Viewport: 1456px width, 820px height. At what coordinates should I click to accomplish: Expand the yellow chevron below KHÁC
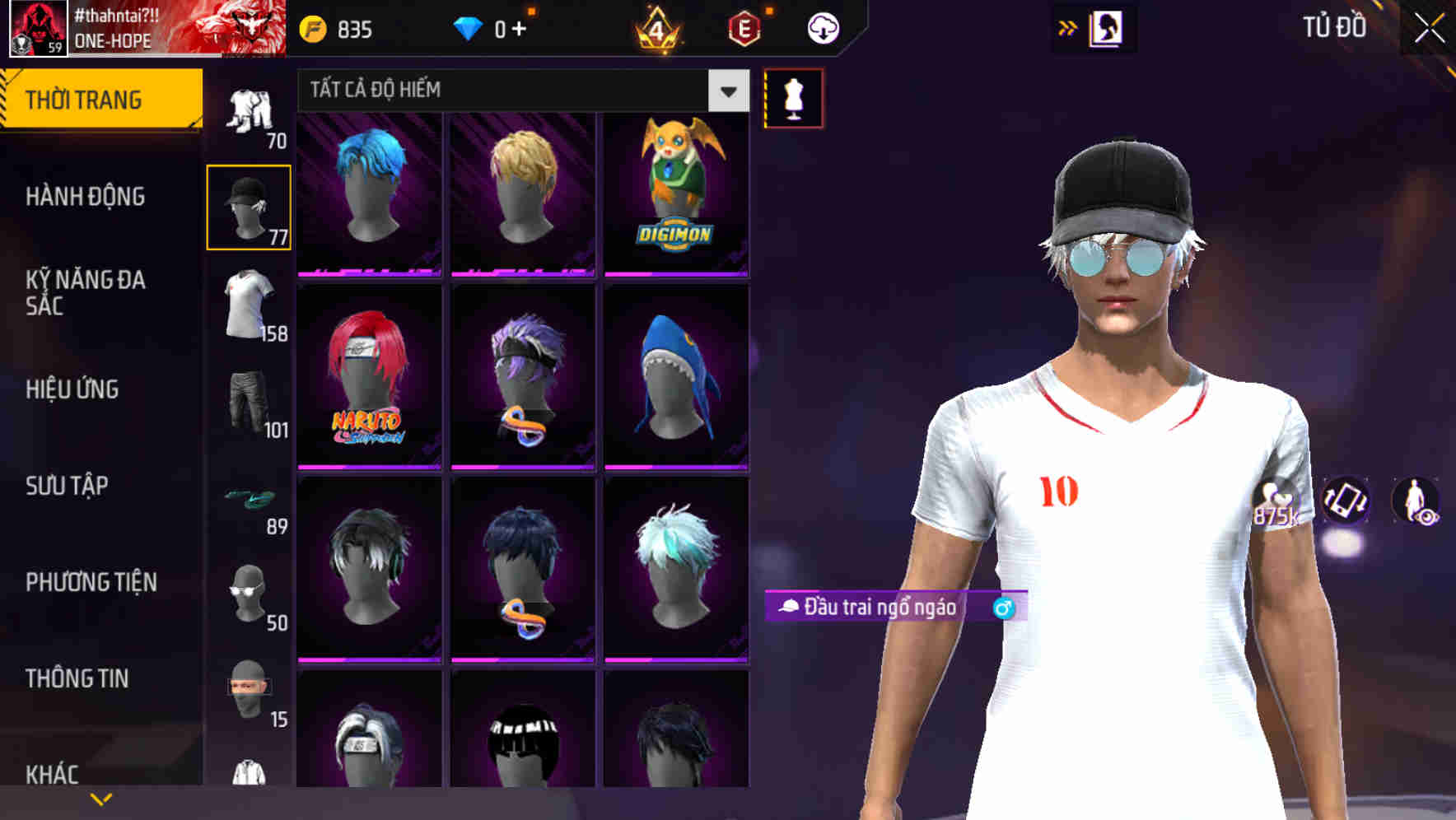tap(101, 797)
